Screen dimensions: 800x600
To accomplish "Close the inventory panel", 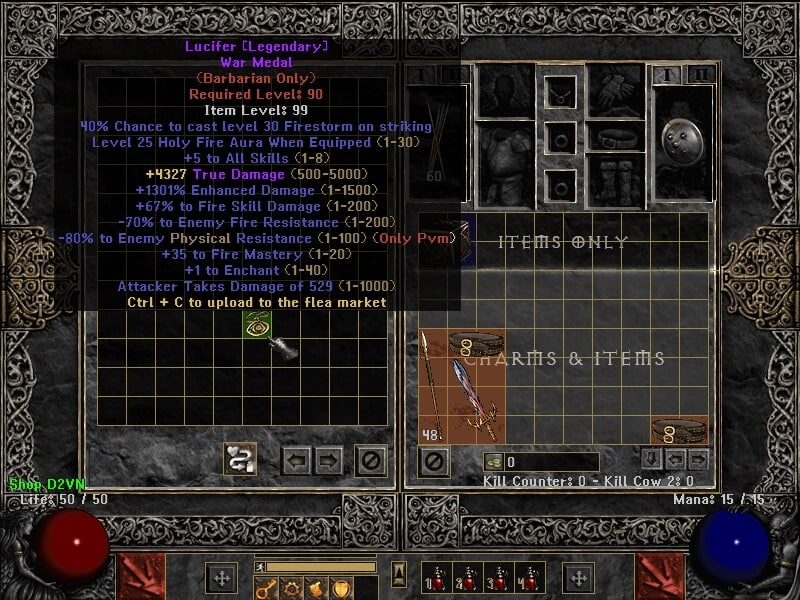I will coord(433,462).
